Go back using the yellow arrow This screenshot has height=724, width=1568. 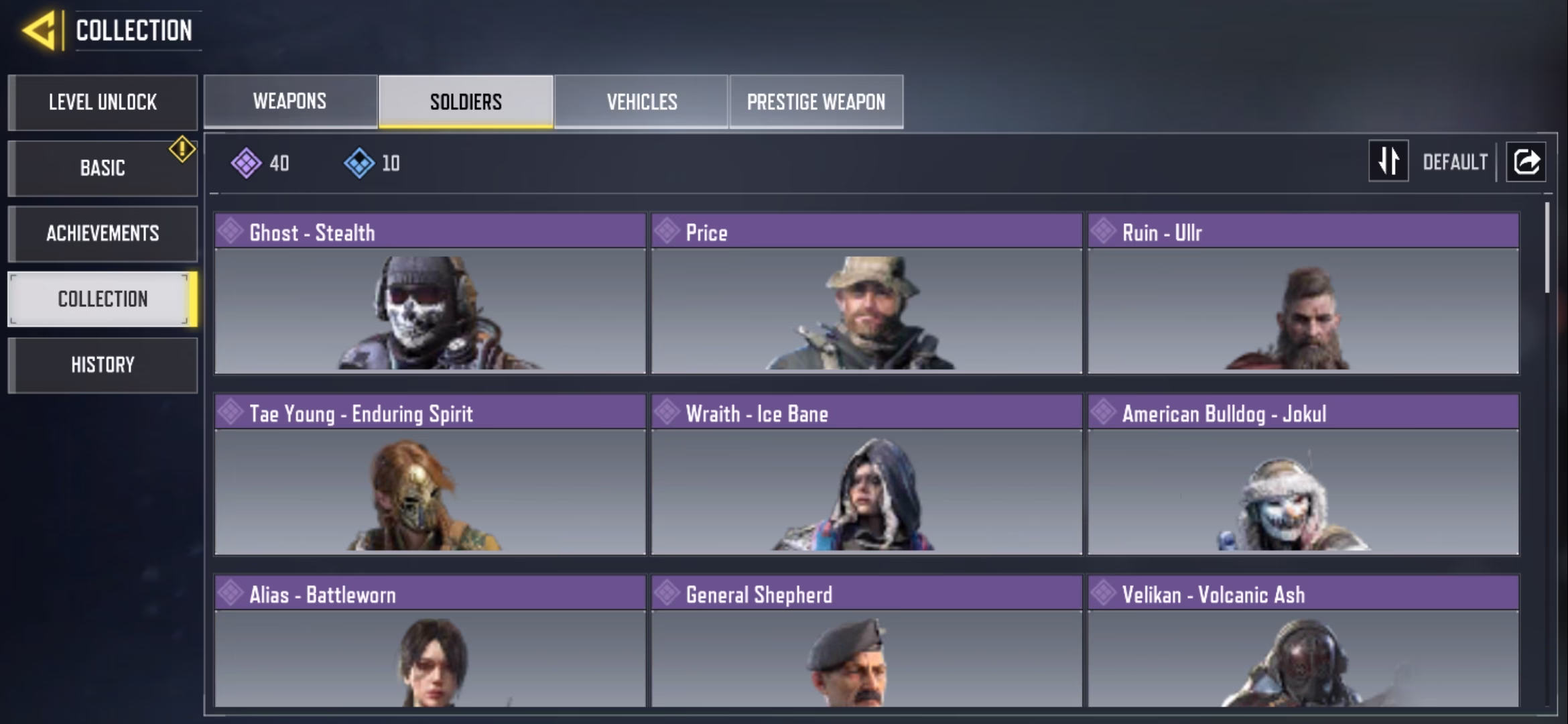pos(39,31)
